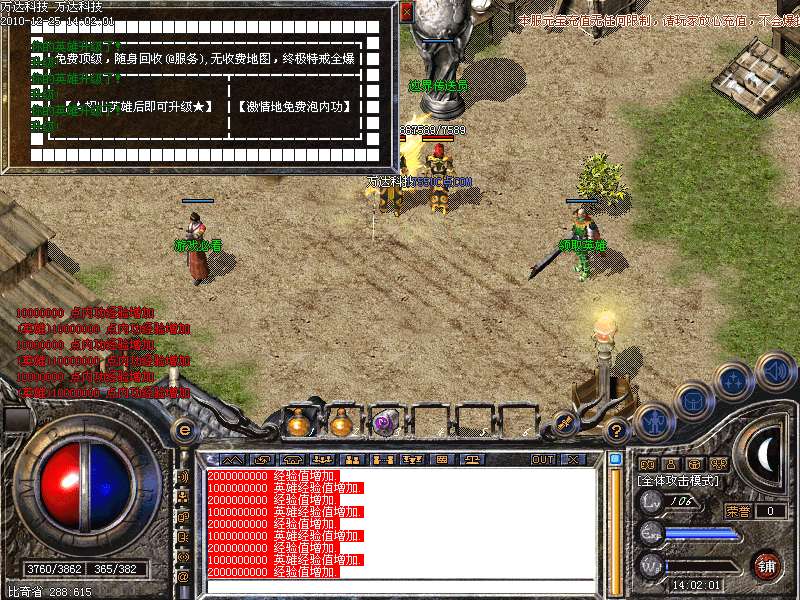
Task: Click the OUT button above the chat
Action: pos(543,460)
